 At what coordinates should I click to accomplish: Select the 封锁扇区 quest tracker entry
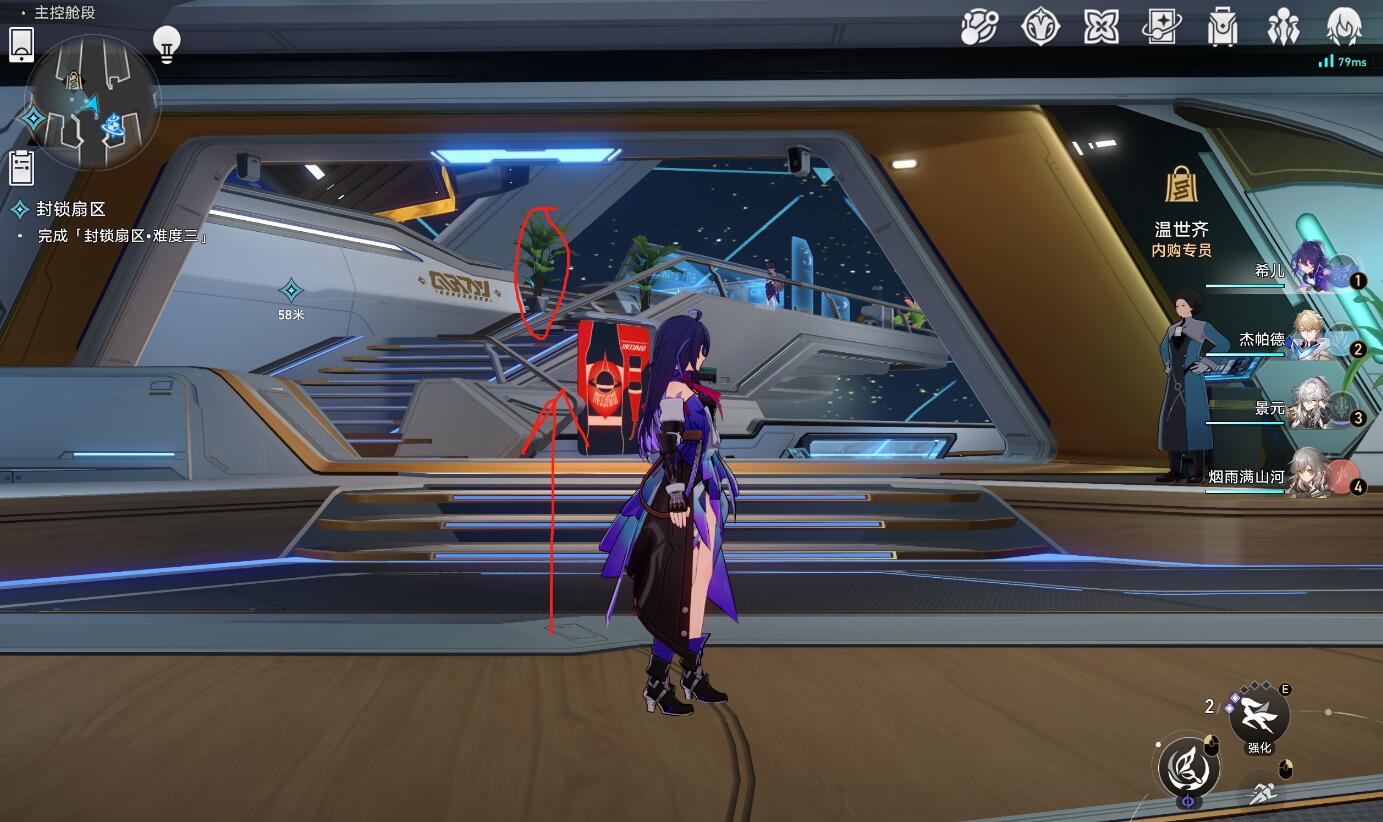coord(70,209)
